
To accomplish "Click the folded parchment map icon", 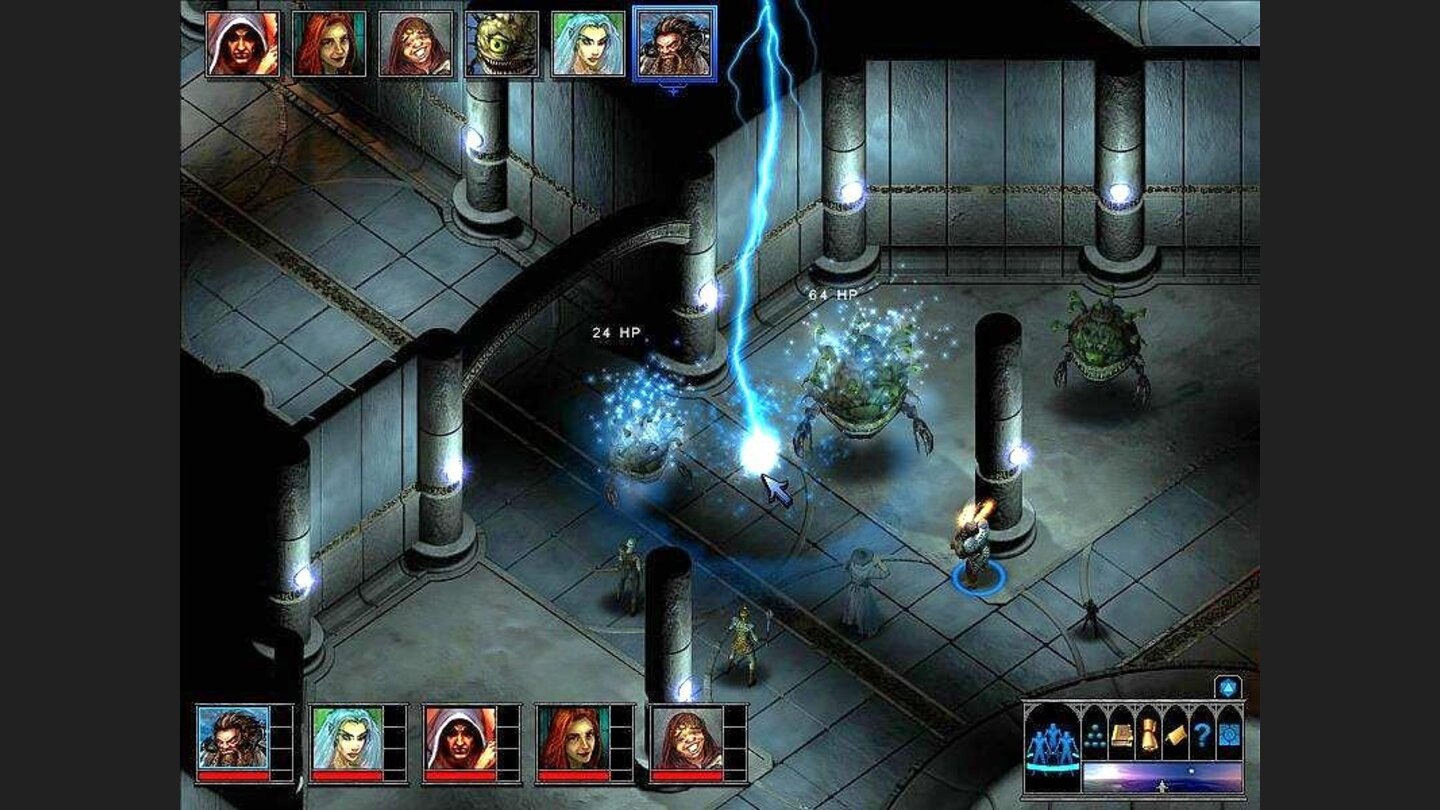I will tap(1176, 735).
